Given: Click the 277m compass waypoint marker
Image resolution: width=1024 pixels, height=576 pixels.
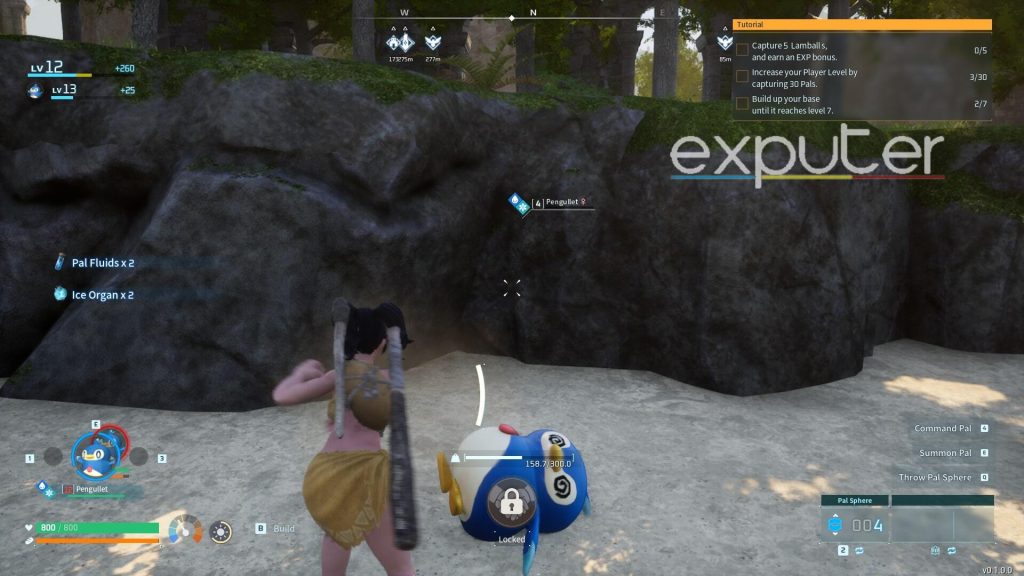Looking at the screenshot, I should [x=432, y=44].
